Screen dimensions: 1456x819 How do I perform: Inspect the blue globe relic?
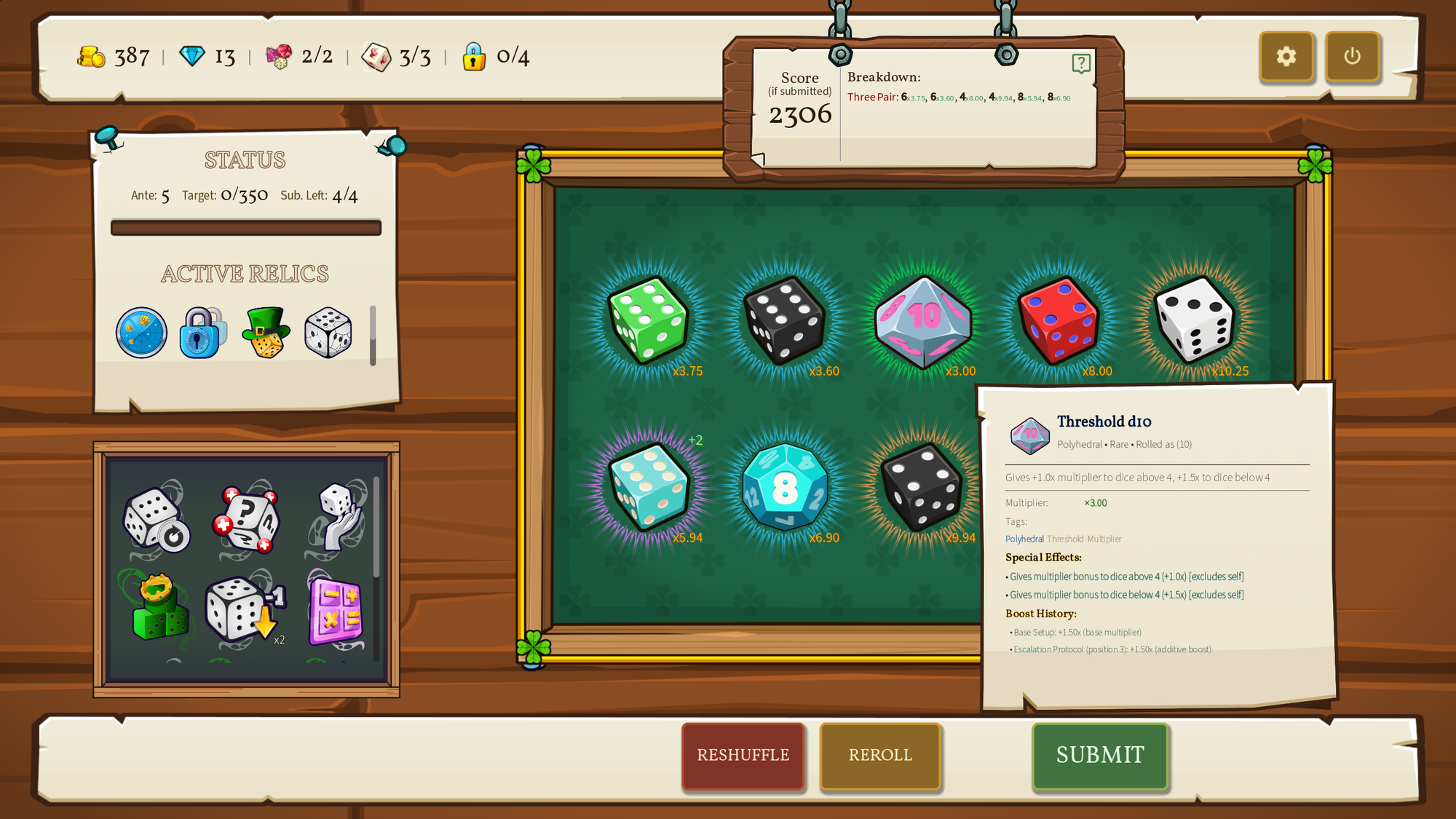(141, 333)
